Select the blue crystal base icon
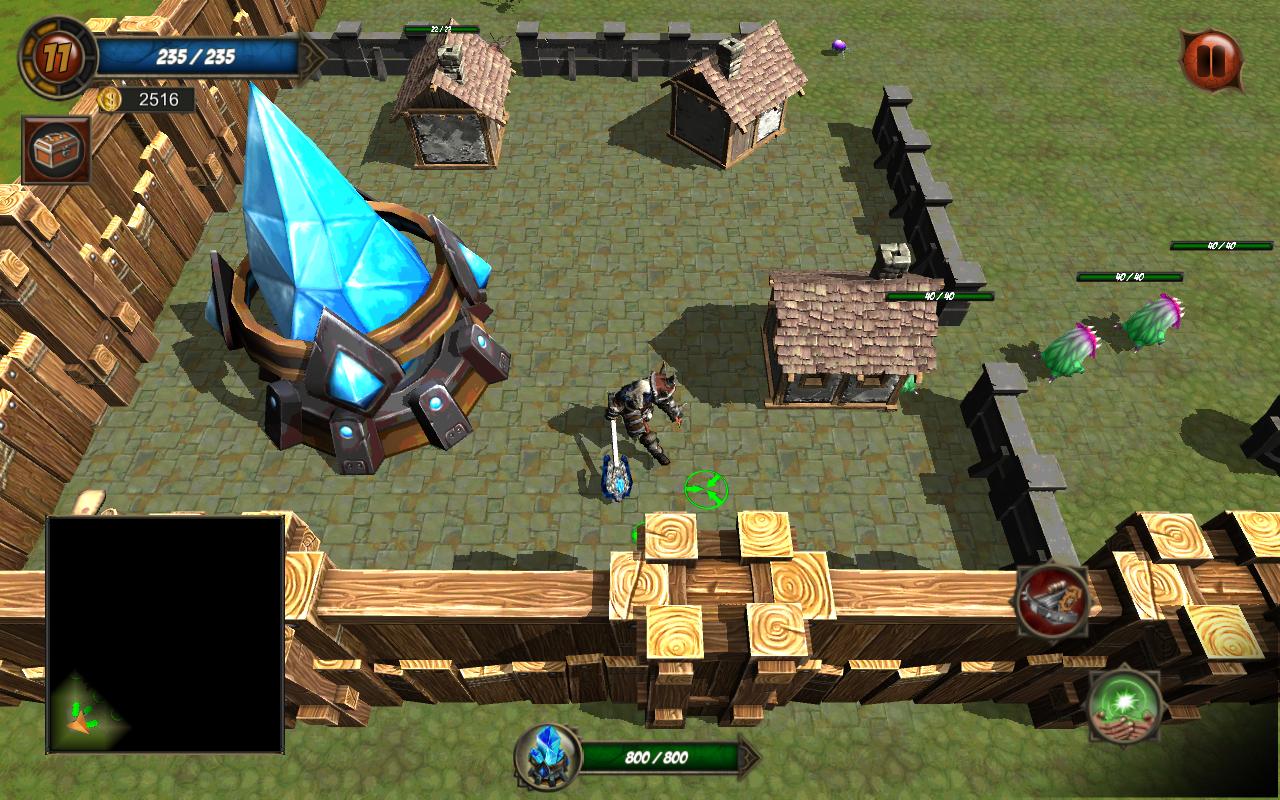This screenshot has width=1280, height=800. [547, 757]
